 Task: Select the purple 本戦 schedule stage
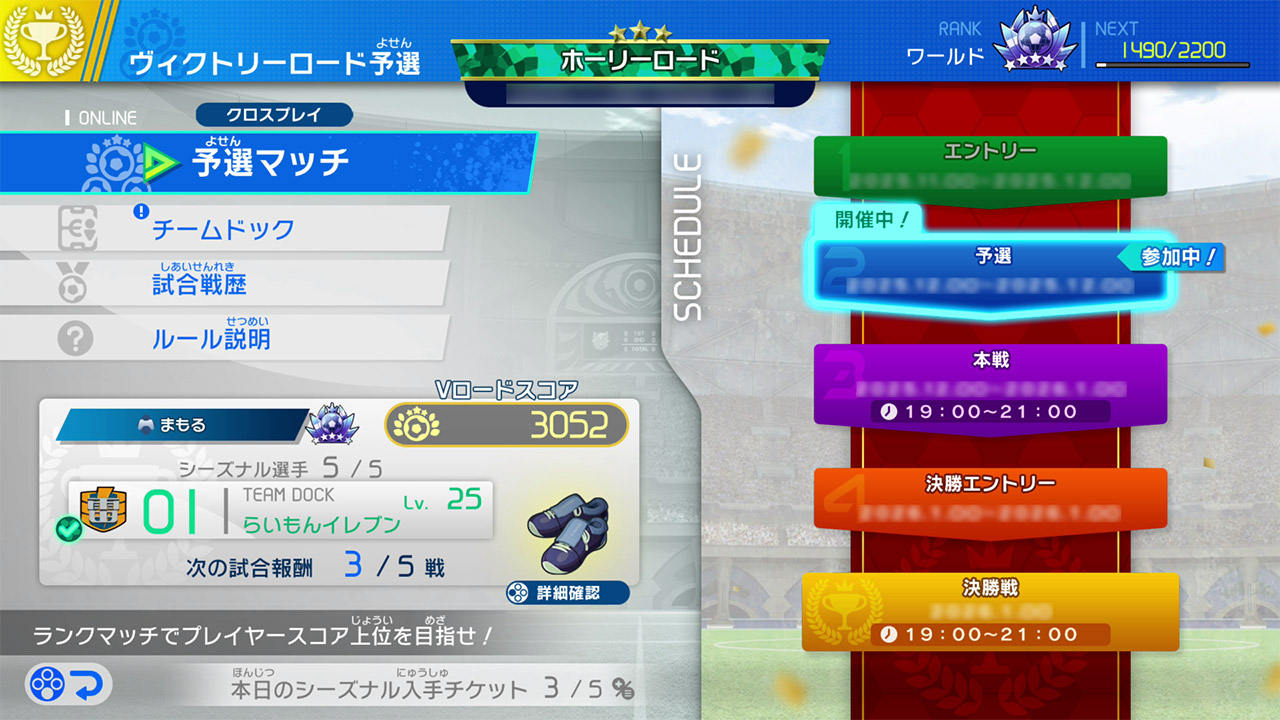tap(990, 384)
